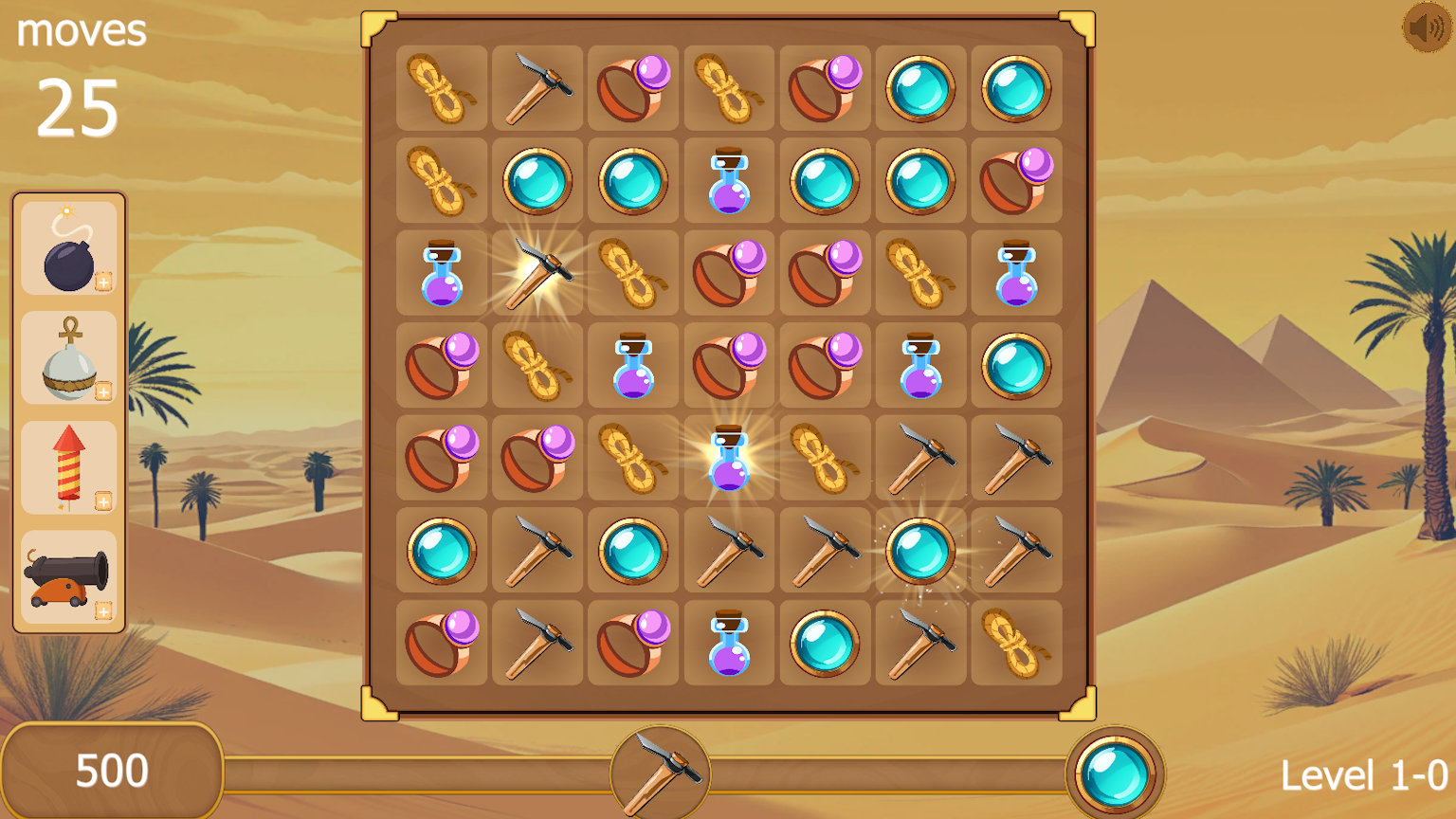Select the glowing purple potion tile
The width and height of the screenshot is (1456, 819).
pyautogui.click(x=728, y=457)
